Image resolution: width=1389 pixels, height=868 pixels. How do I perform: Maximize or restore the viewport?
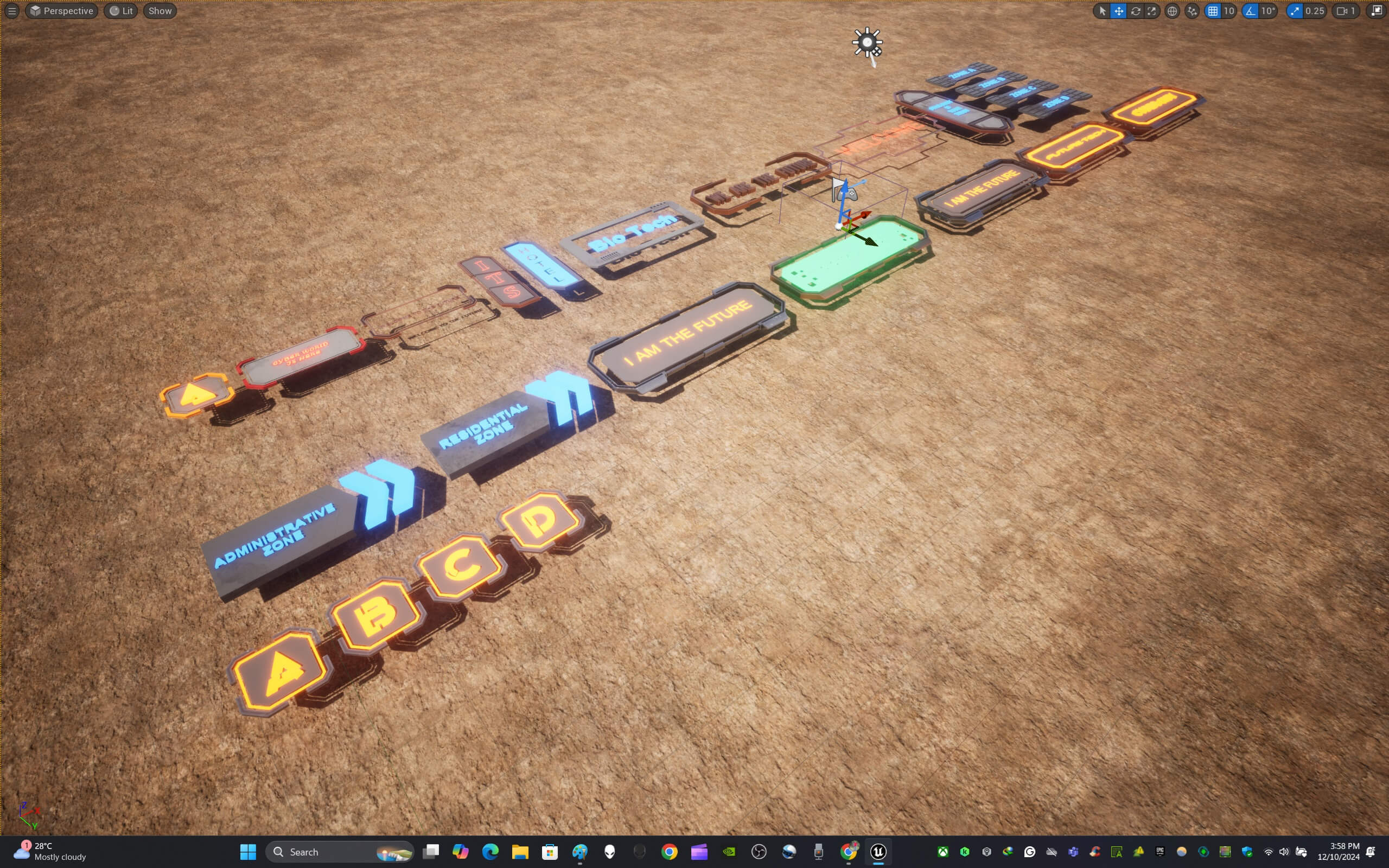point(1377,11)
